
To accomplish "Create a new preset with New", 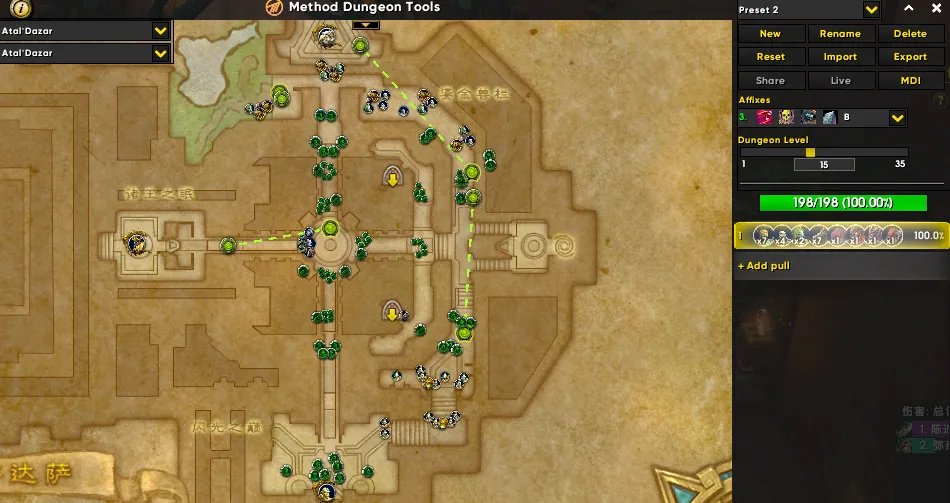I will (x=770, y=34).
